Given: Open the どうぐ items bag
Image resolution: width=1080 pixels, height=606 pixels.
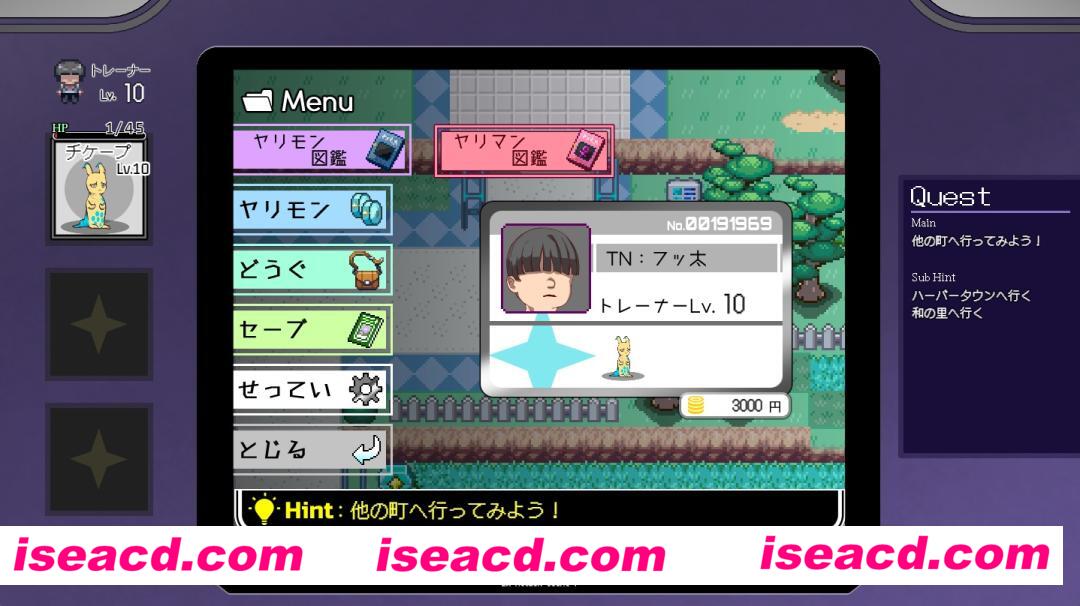Looking at the screenshot, I should 311,269.
